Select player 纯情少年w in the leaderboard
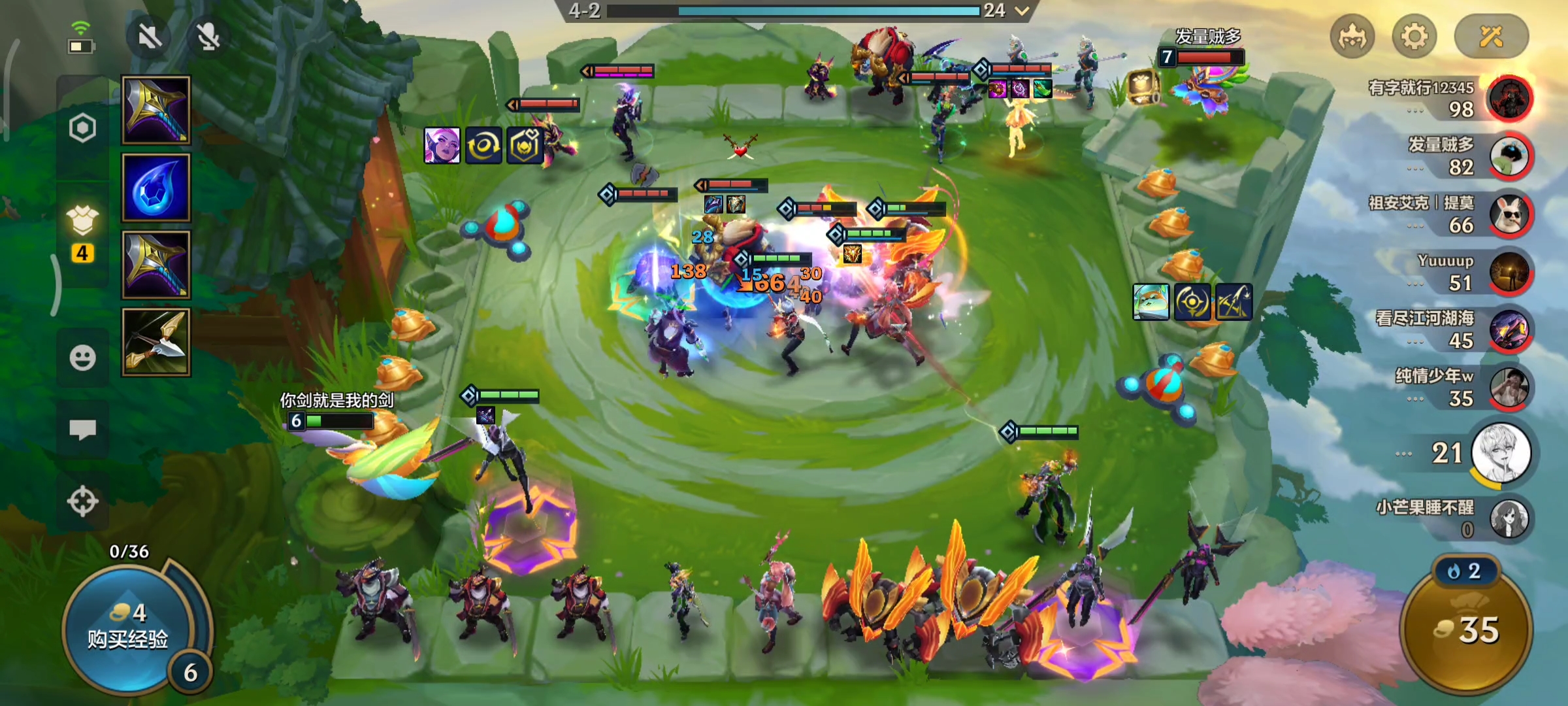 (x=1509, y=387)
